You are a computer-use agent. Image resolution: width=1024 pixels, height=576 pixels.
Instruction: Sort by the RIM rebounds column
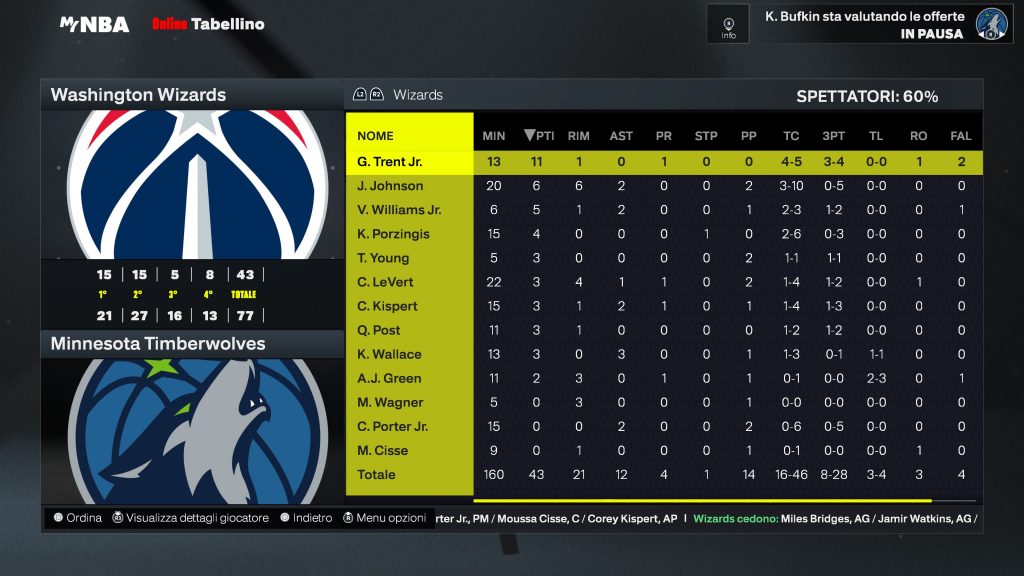click(x=578, y=136)
